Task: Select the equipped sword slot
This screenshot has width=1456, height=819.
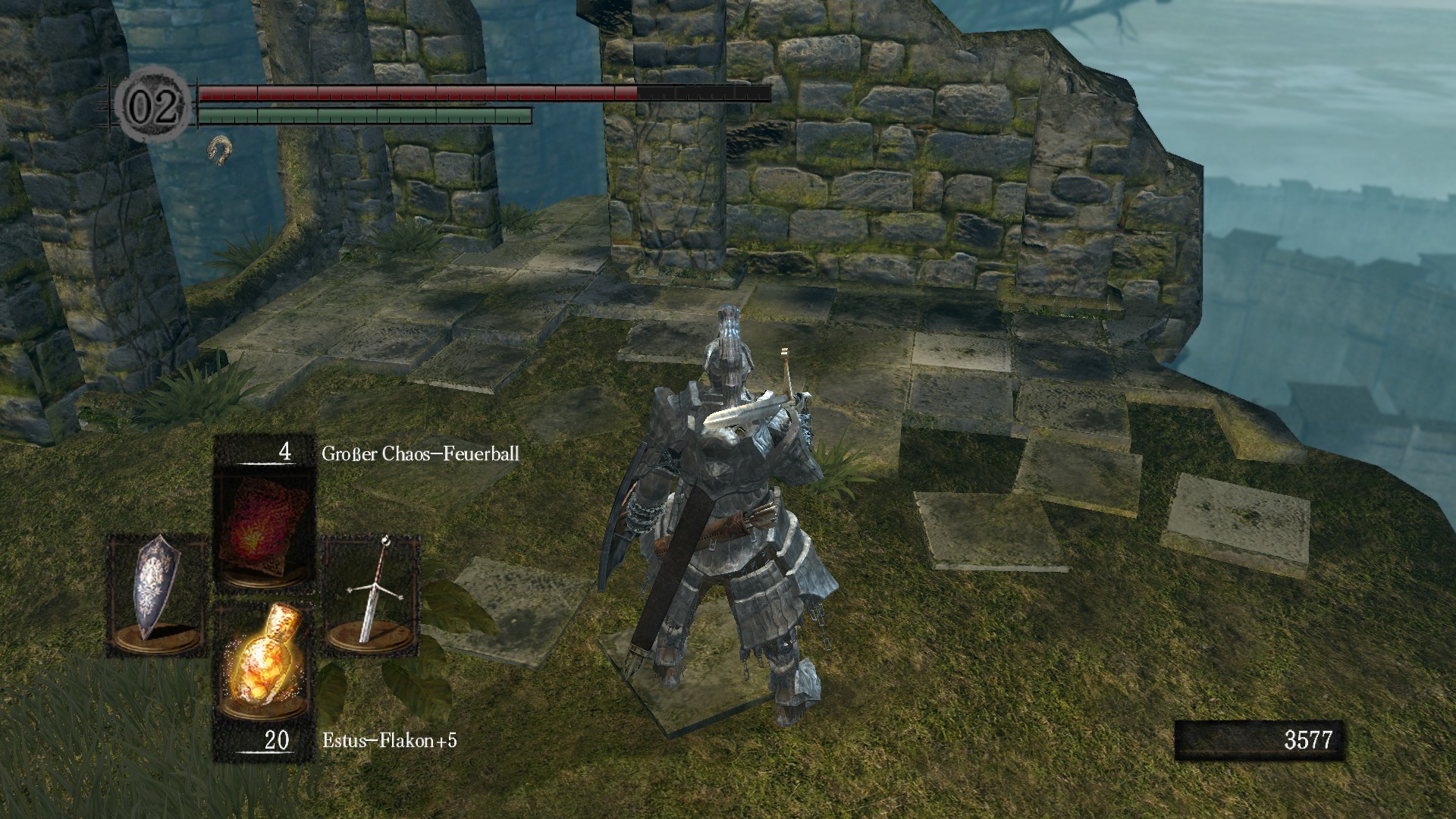Action: point(371,595)
